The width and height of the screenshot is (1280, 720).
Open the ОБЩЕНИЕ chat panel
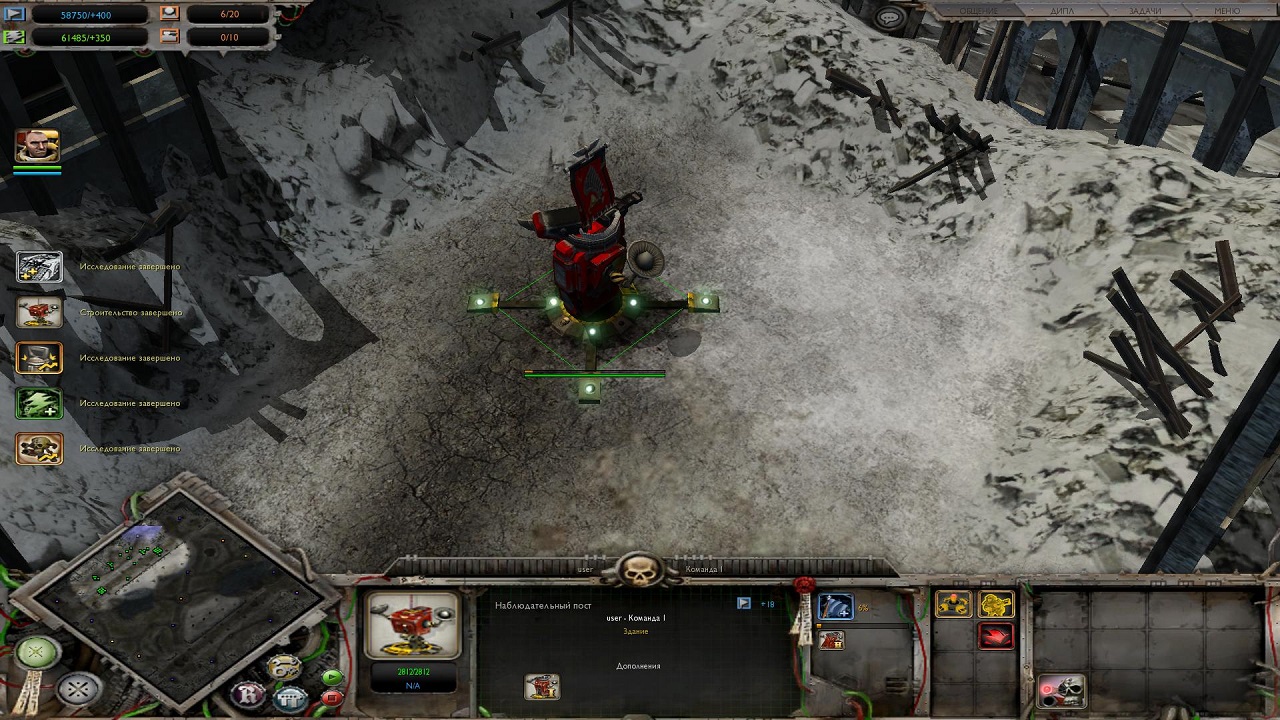[978, 11]
